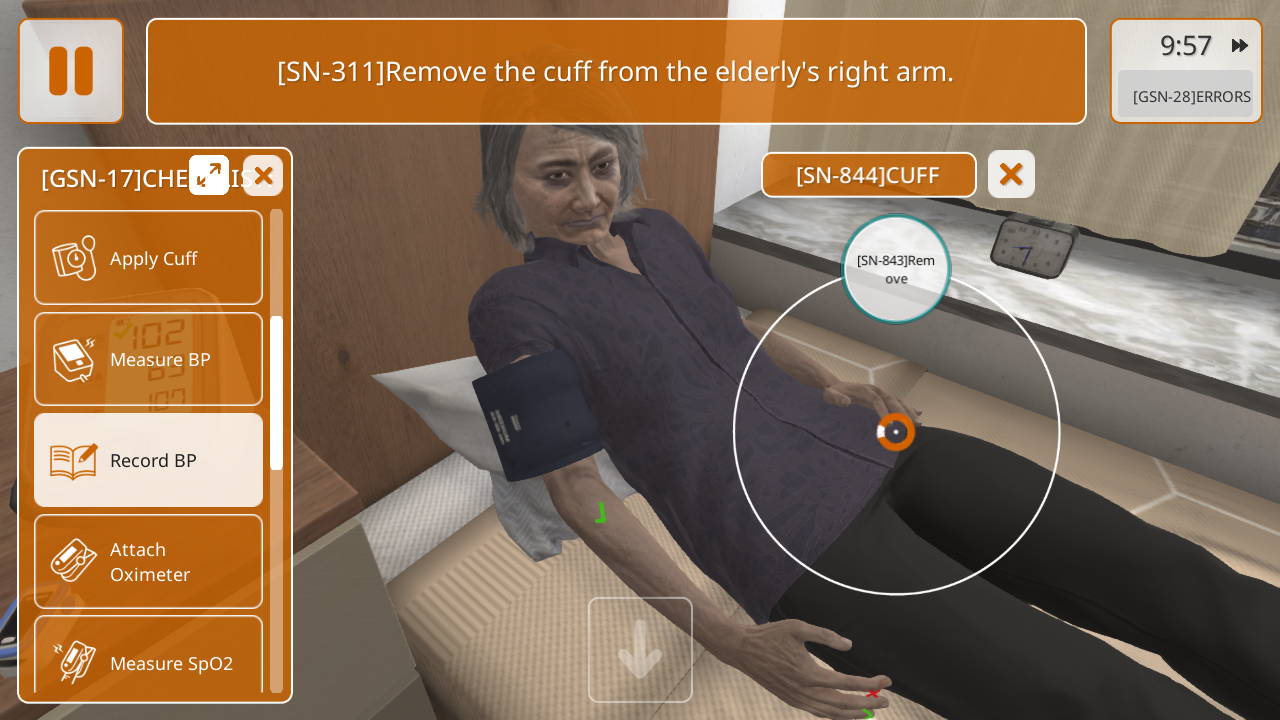Open the Record BP checklist step
The height and width of the screenshot is (720, 1280).
click(149, 460)
